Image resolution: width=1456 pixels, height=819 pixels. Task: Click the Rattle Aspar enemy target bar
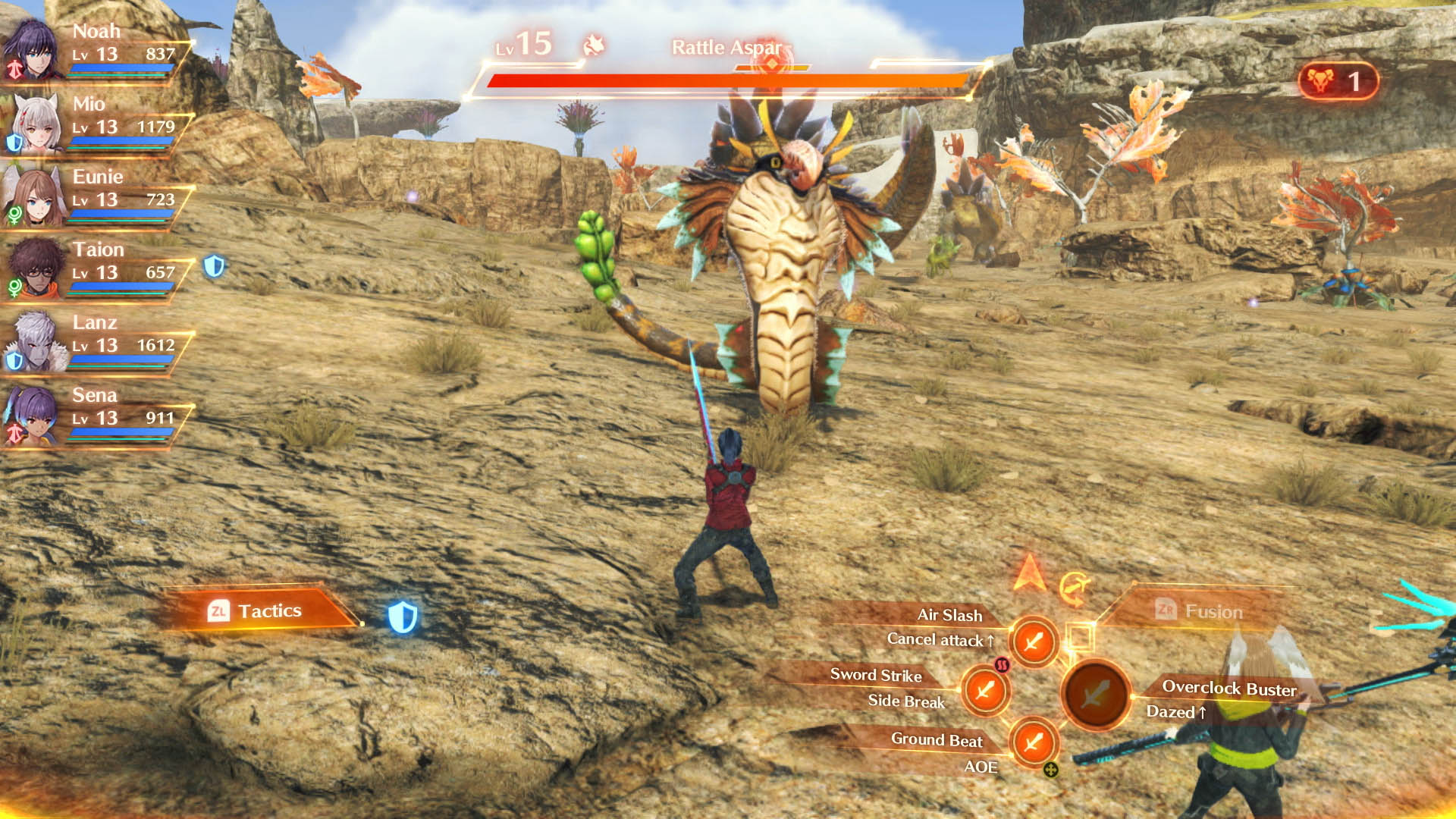(x=726, y=80)
